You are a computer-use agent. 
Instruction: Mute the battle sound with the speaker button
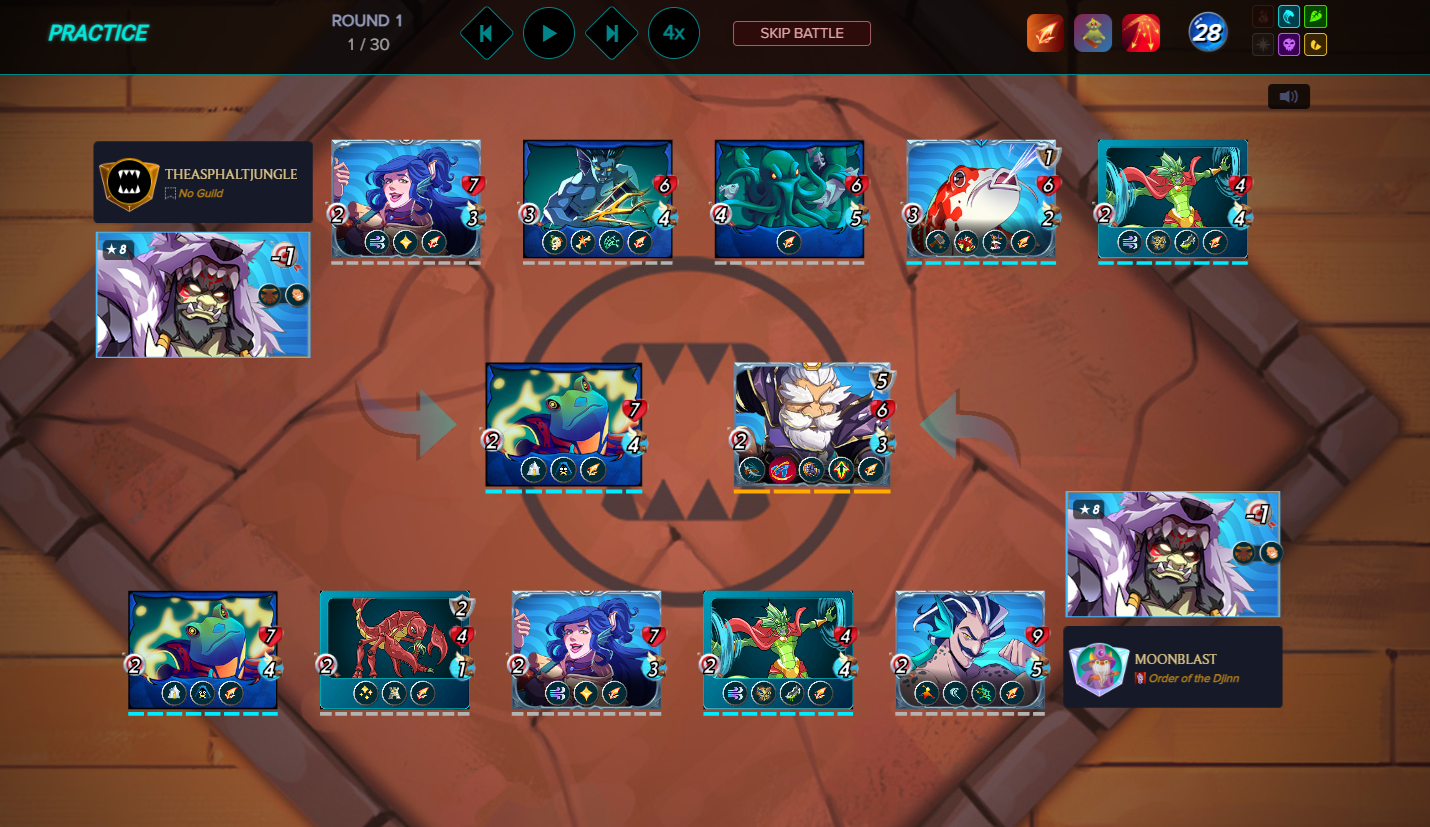[1288, 97]
